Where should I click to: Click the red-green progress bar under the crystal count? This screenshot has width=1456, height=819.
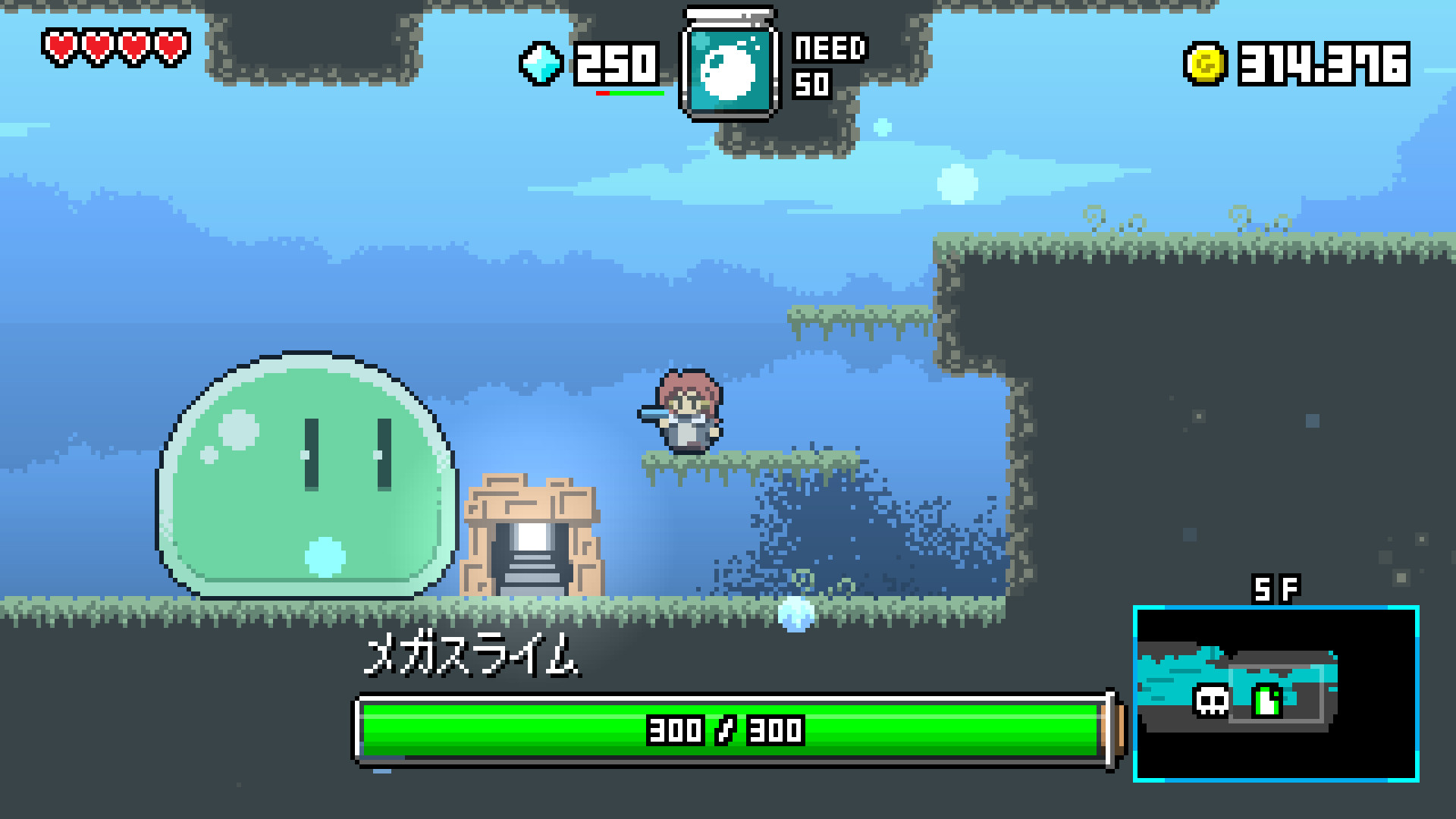629,93
